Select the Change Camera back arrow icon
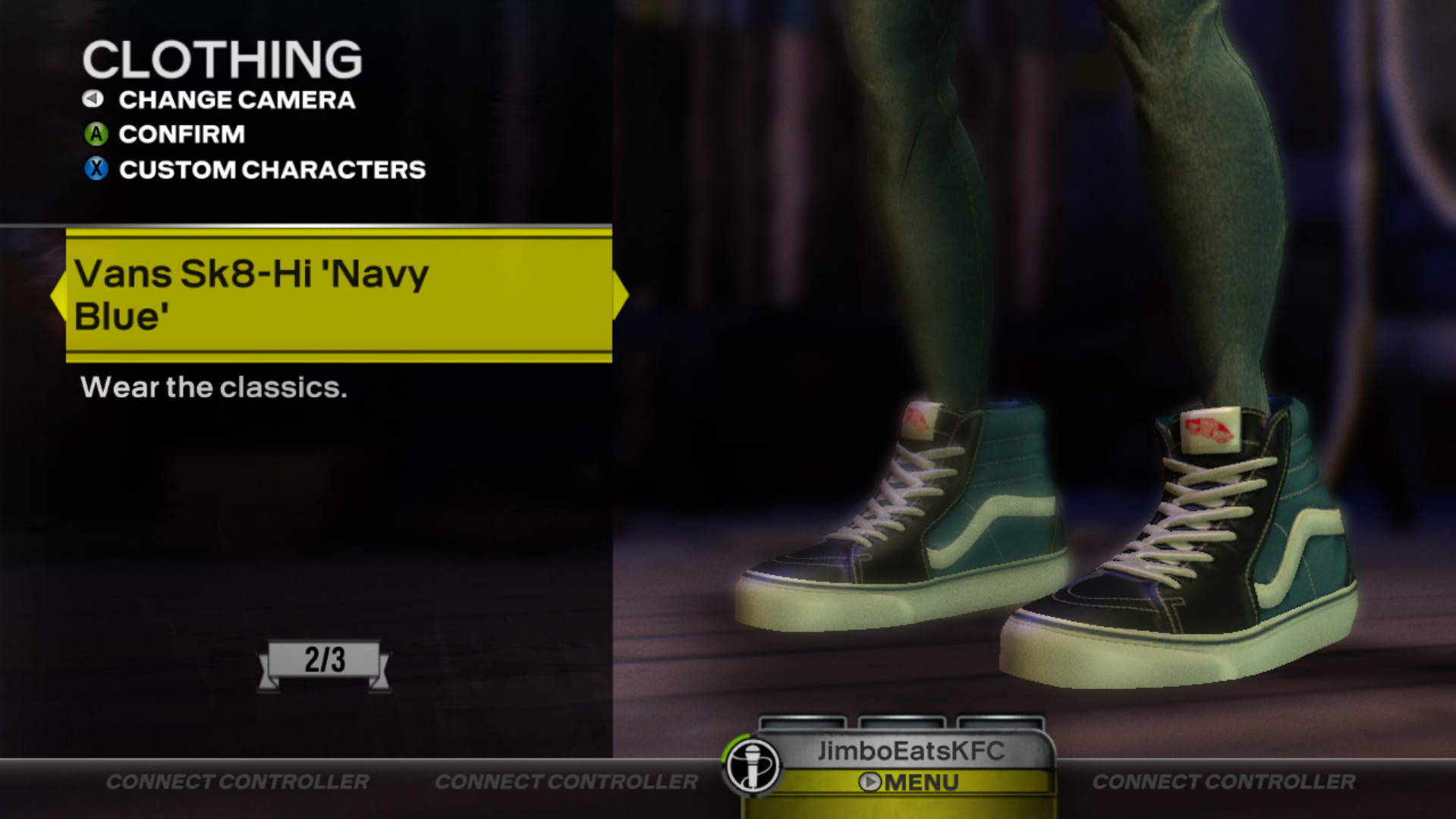The width and height of the screenshot is (1456, 819). tap(93, 99)
